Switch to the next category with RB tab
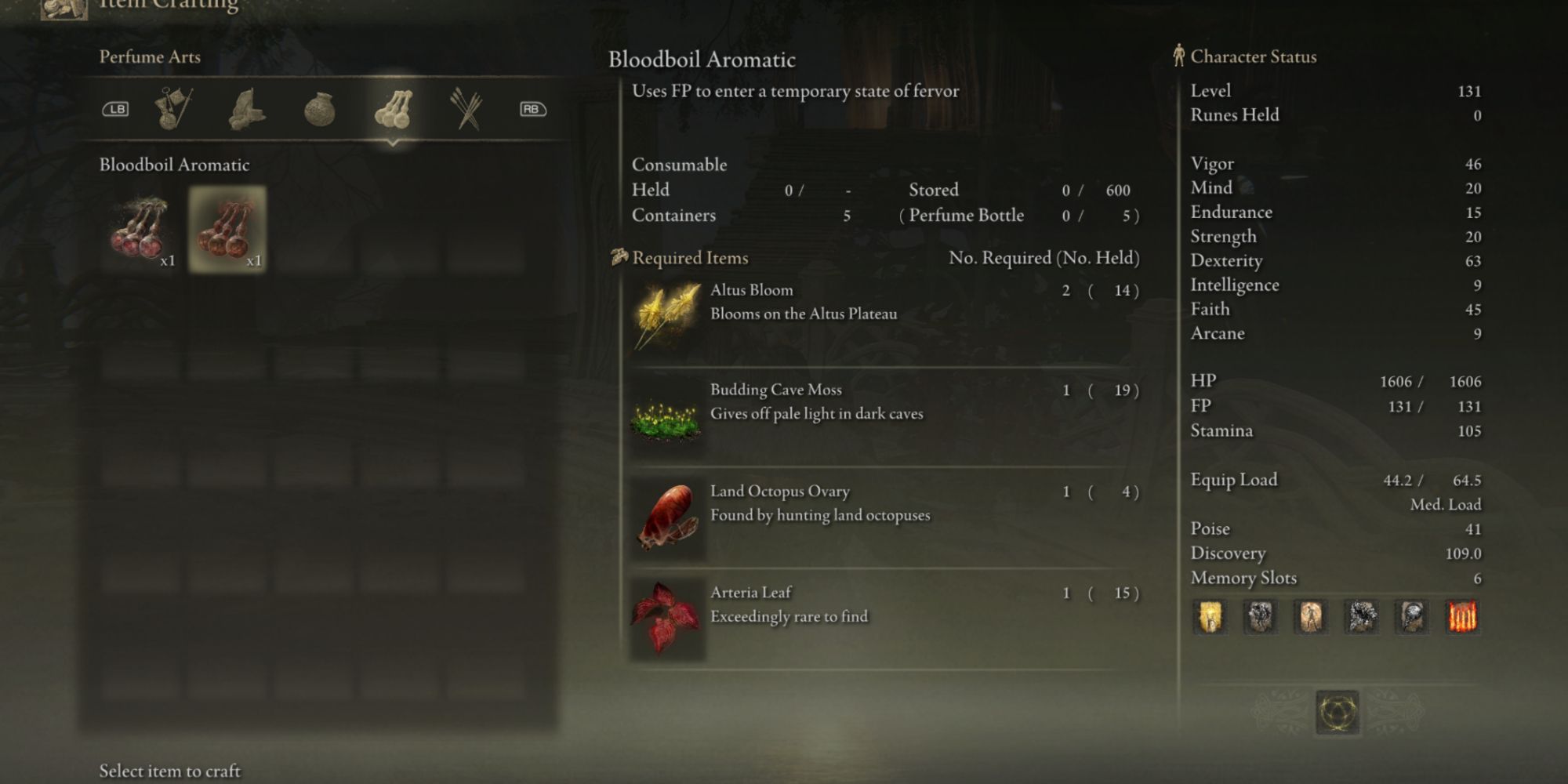 (x=529, y=108)
